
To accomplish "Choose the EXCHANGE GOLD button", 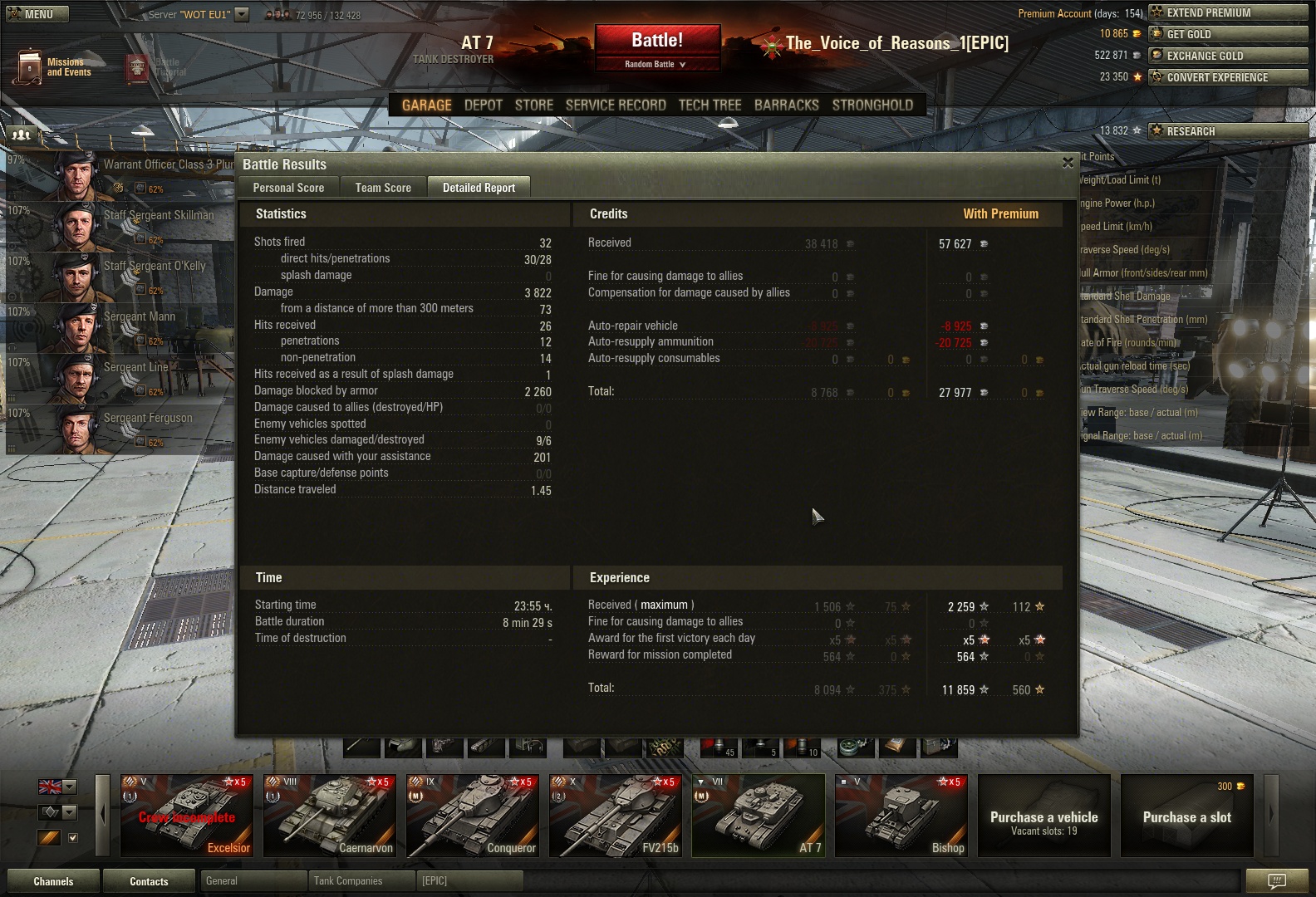I will pyautogui.click(x=1227, y=56).
